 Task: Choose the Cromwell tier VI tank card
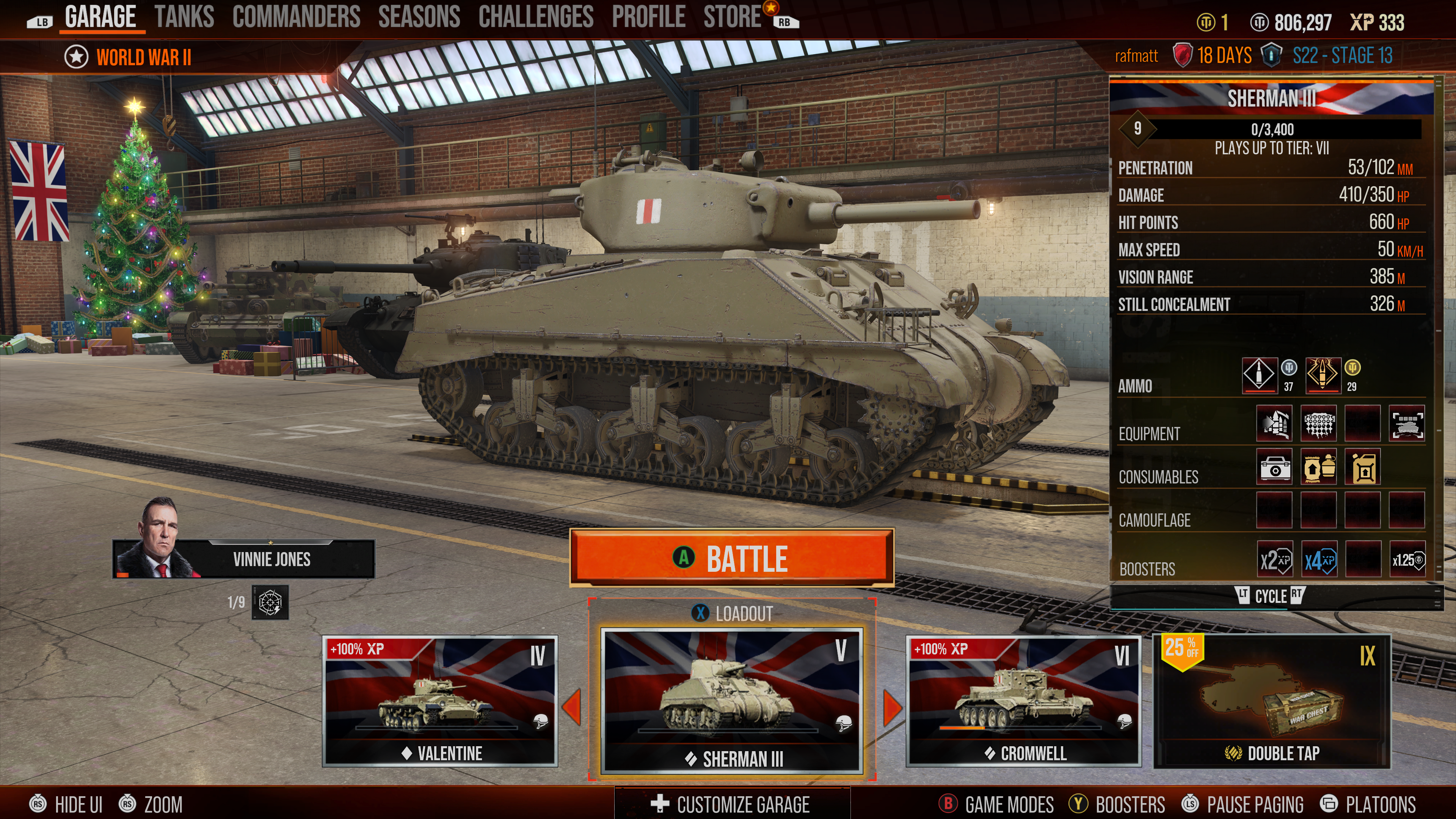pyautogui.click(x=1023, y=700)
